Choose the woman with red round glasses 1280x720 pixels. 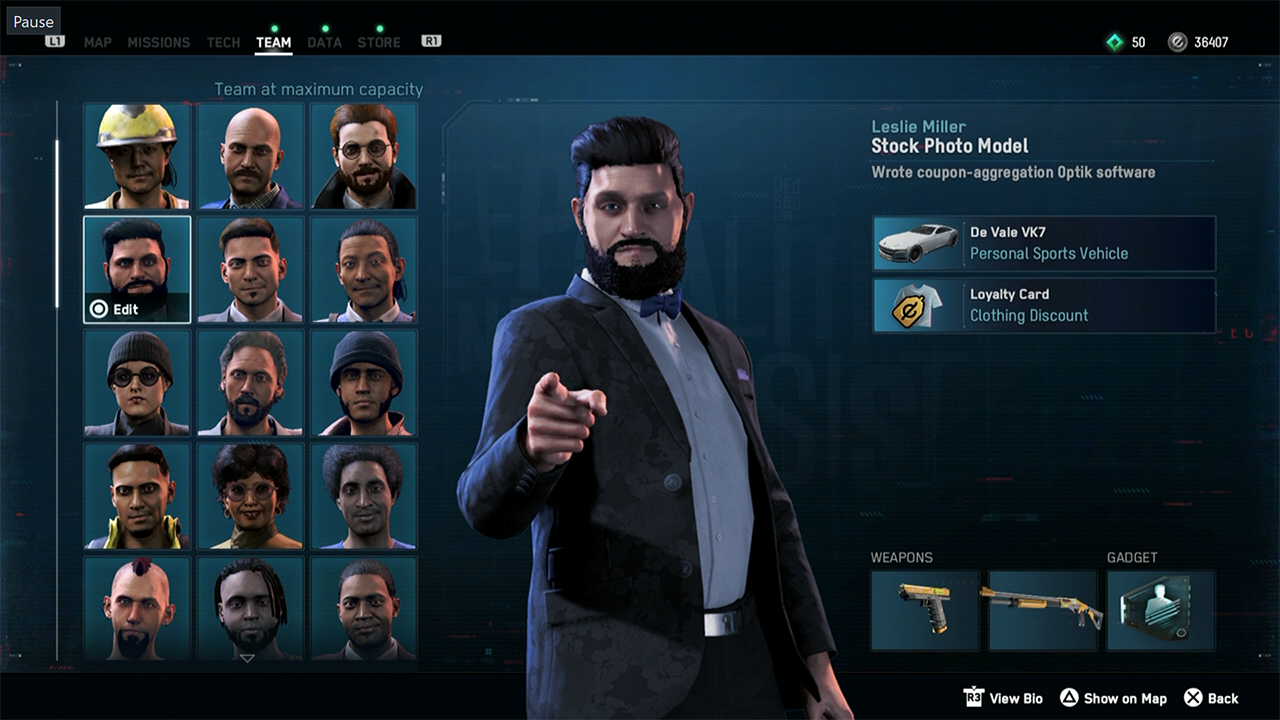250,496
